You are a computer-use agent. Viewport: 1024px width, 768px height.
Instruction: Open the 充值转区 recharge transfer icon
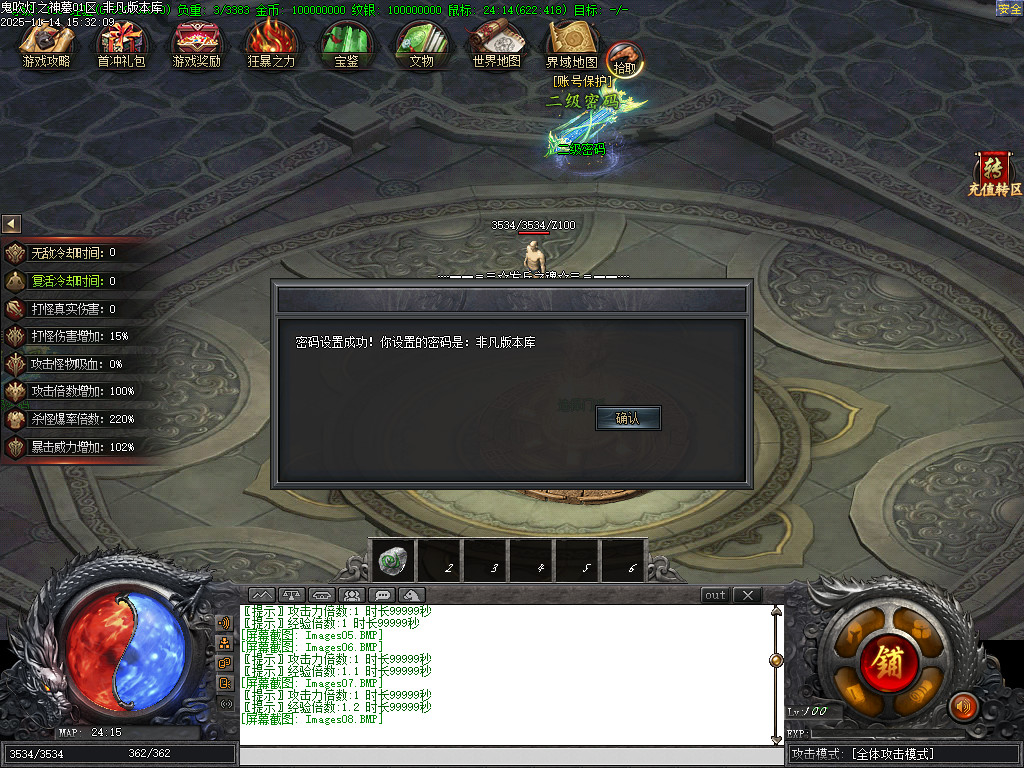(994, 173)
